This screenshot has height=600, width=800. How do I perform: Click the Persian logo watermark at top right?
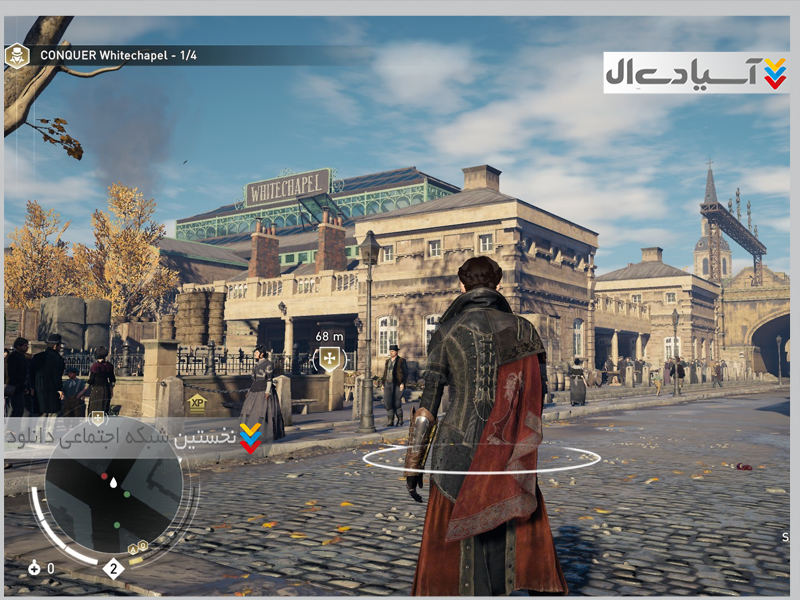tap(696, 72)
